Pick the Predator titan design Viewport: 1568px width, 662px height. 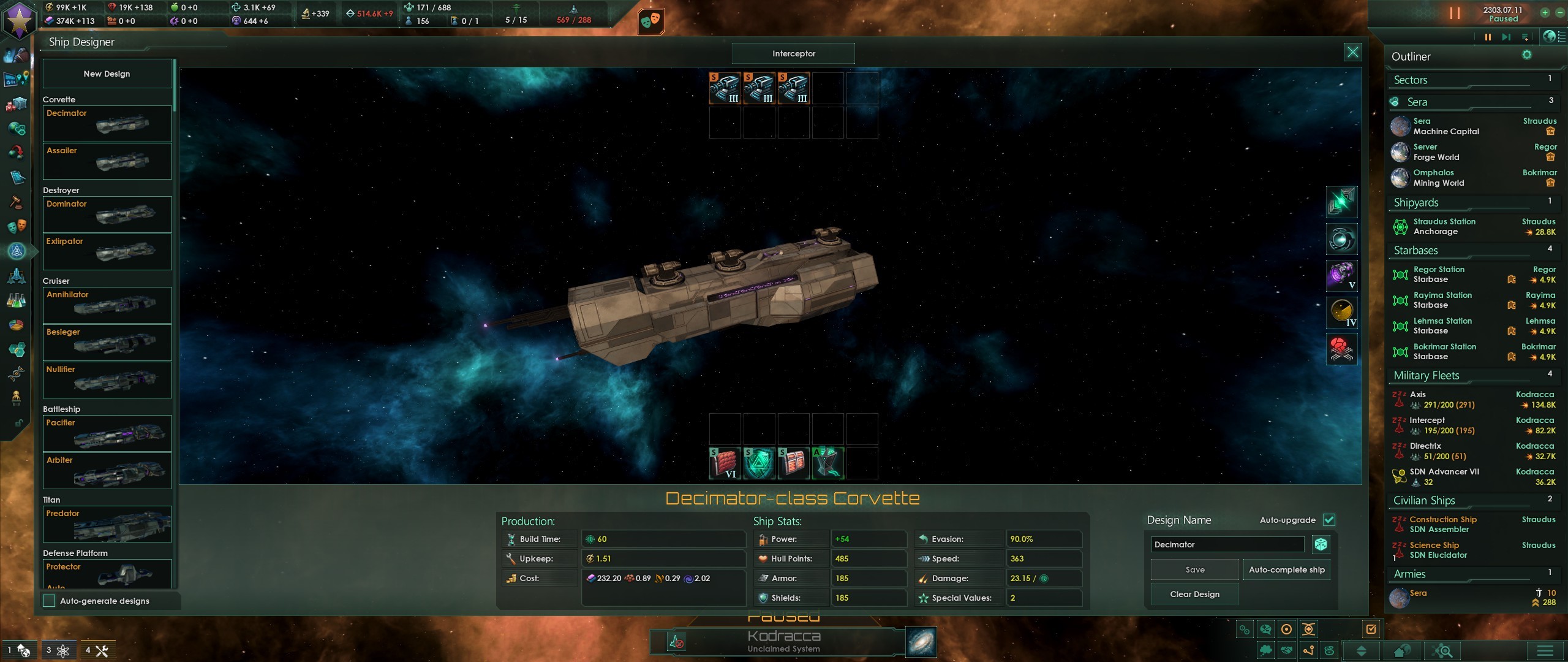pyautogui.click(x=107, y=523)
